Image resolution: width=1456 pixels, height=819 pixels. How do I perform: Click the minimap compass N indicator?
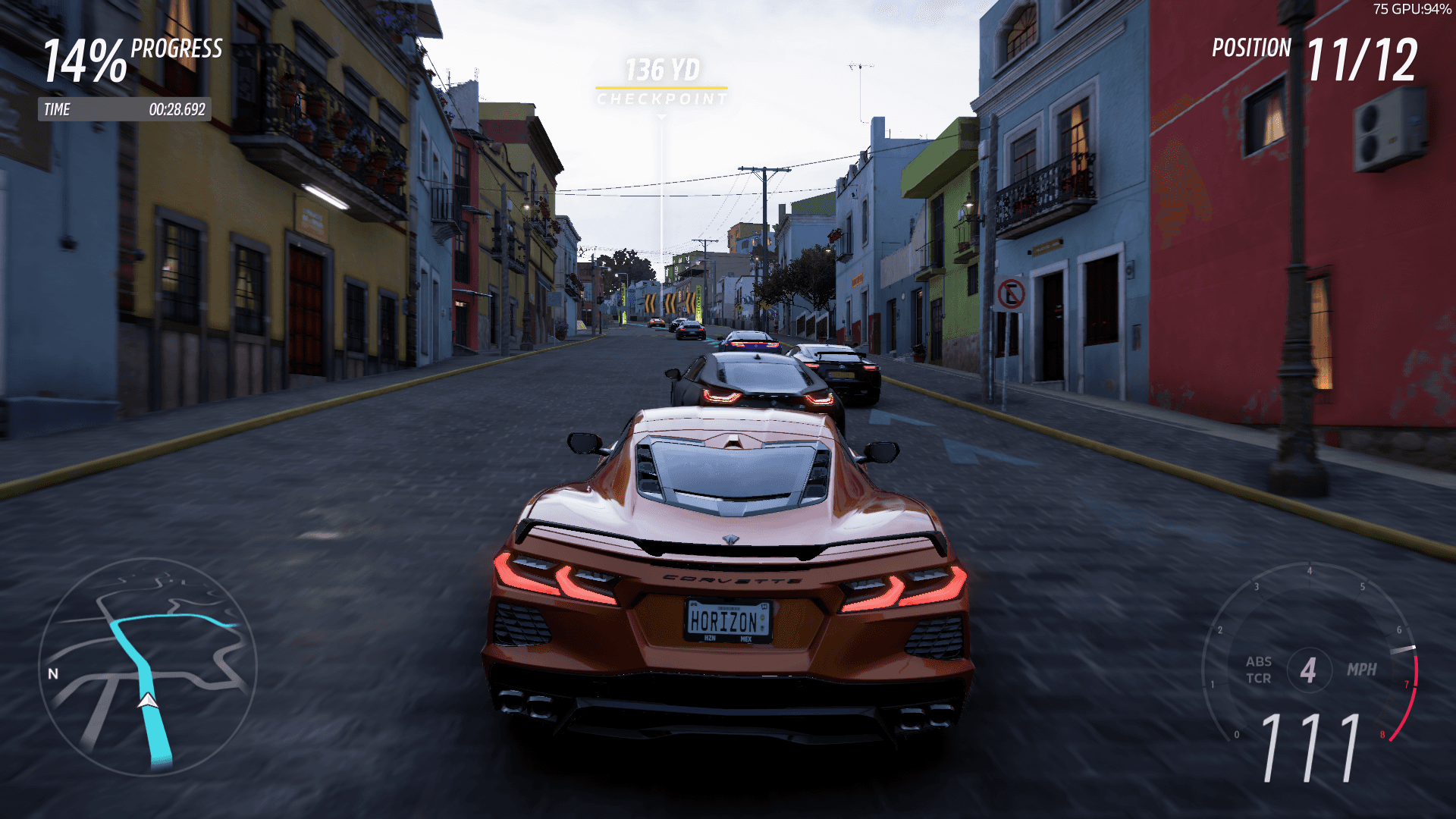coord(53,673)
